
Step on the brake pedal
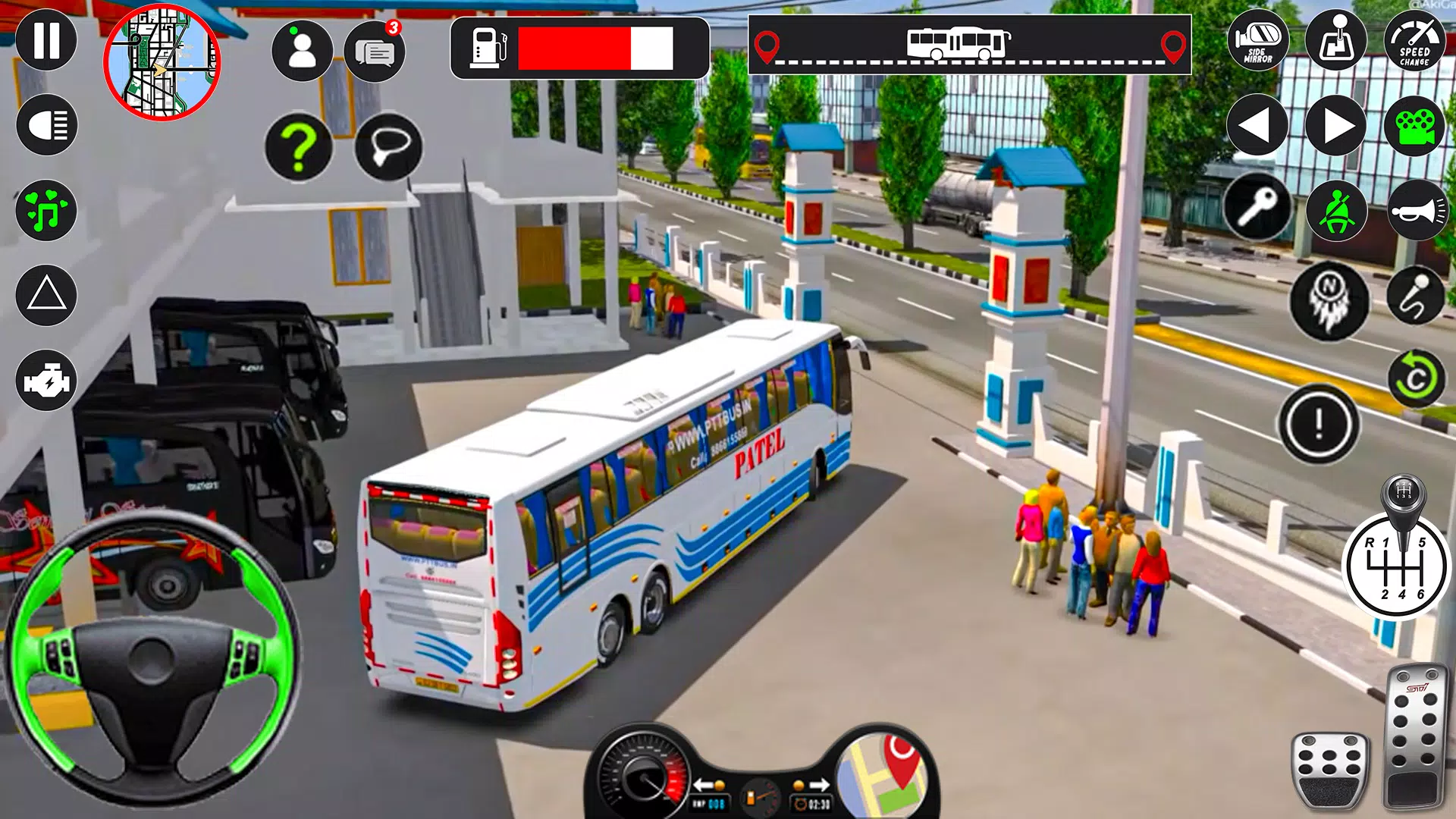1330,770
